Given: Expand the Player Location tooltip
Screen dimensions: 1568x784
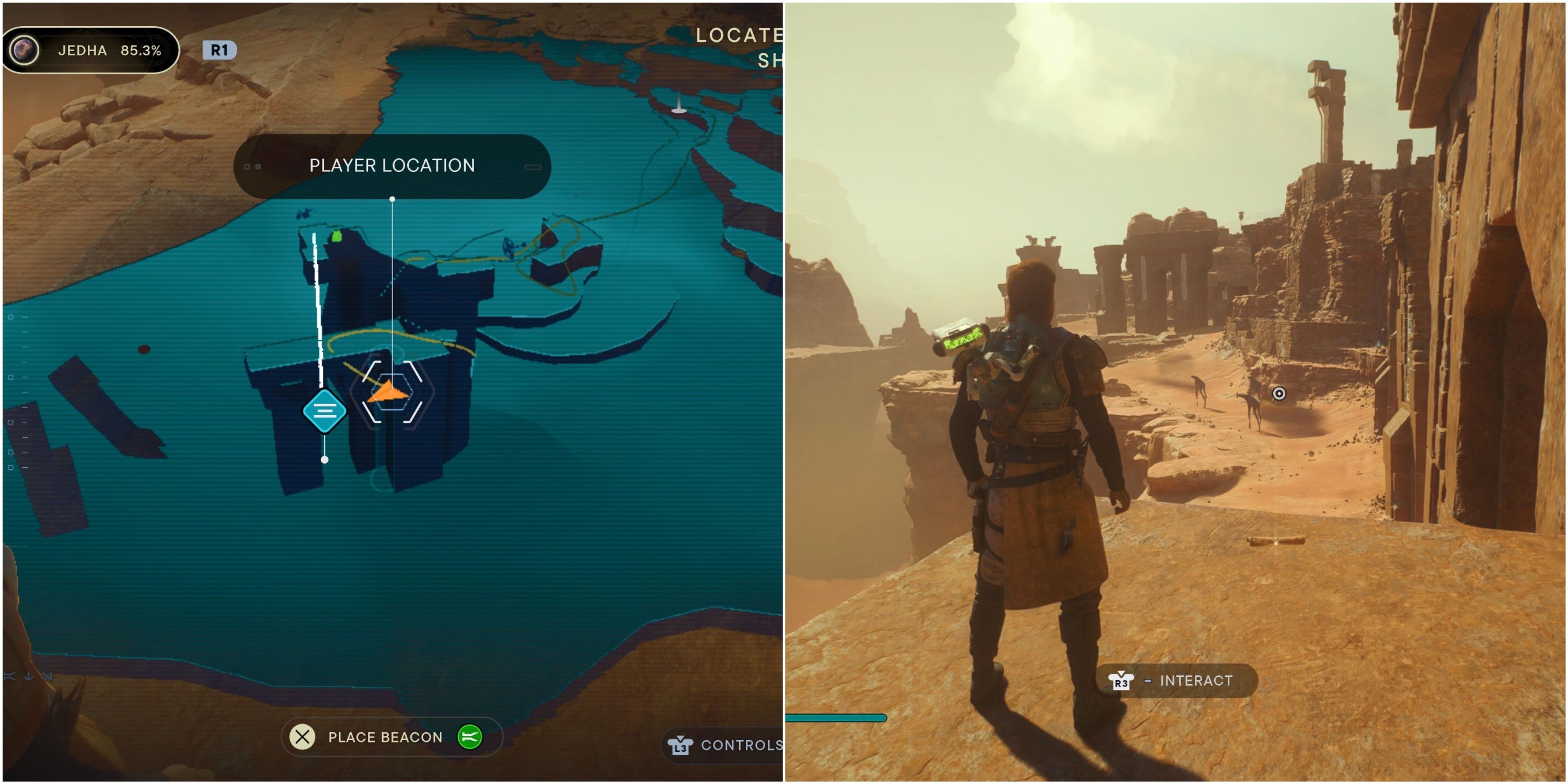Looking at the screenshot, I should (x=391, y=166).
